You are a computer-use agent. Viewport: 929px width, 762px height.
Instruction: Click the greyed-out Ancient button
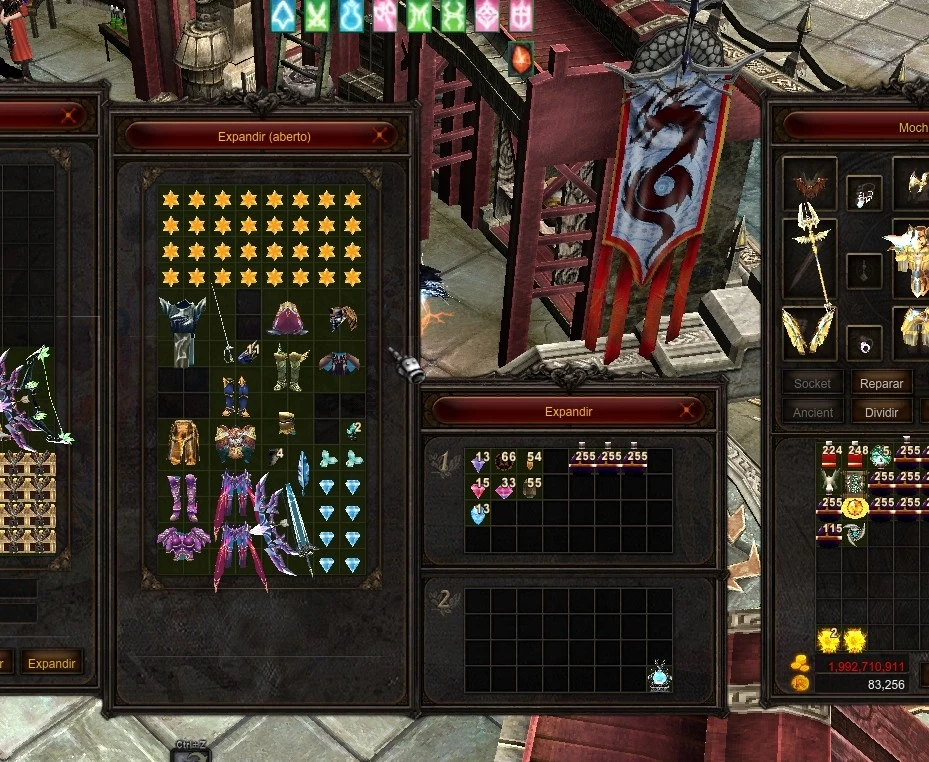click(812, 412)
